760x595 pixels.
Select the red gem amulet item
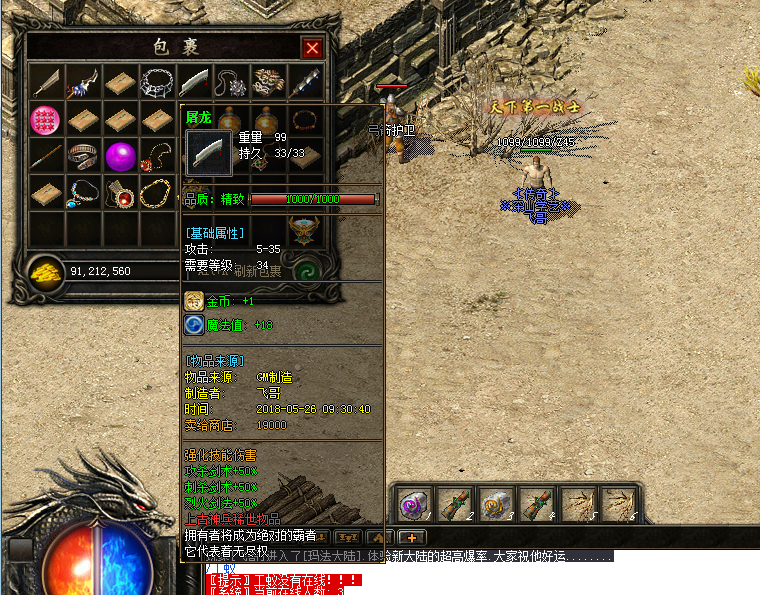[120, 193]
